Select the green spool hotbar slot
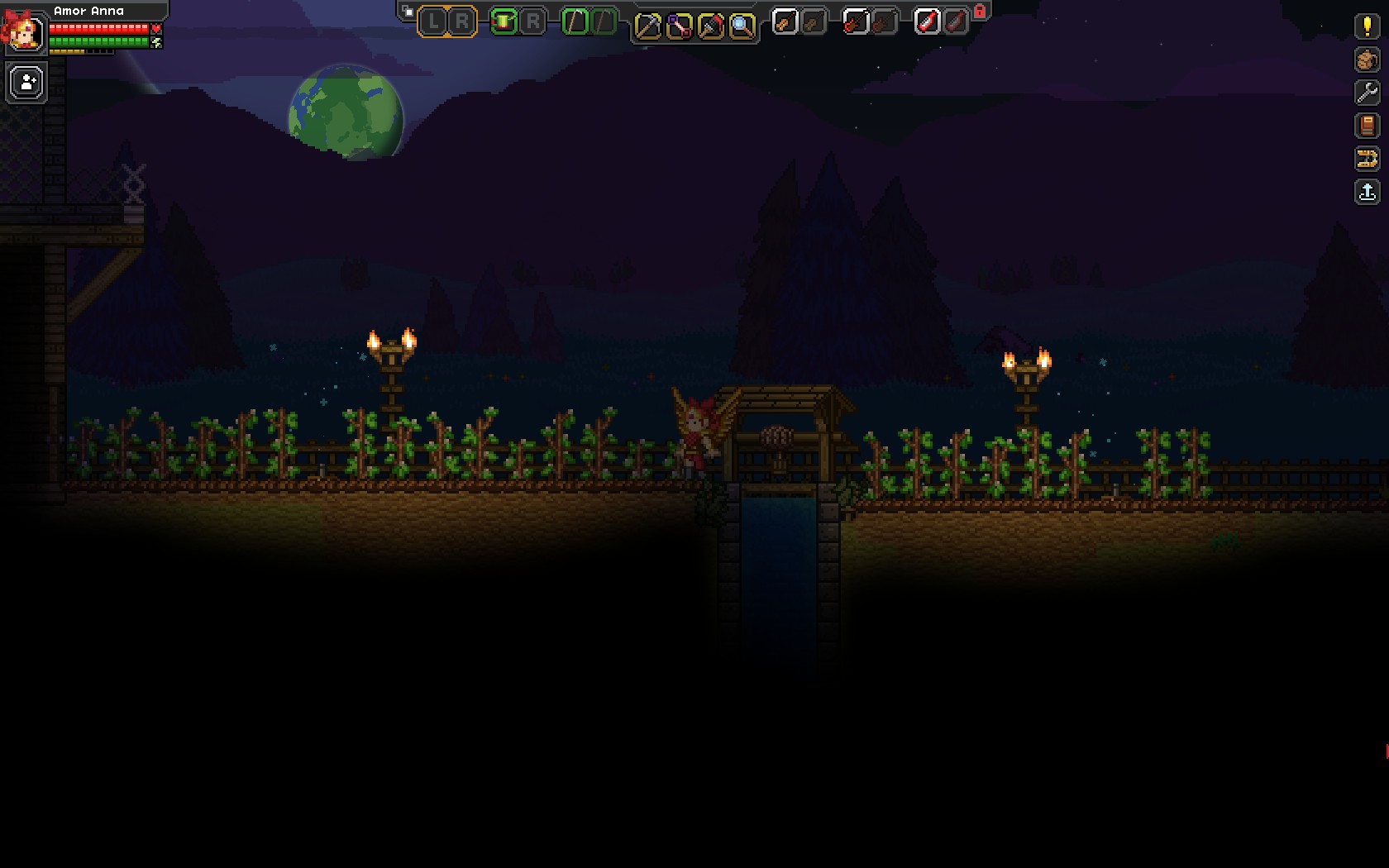1389x868 pixels. click(504, 22)
